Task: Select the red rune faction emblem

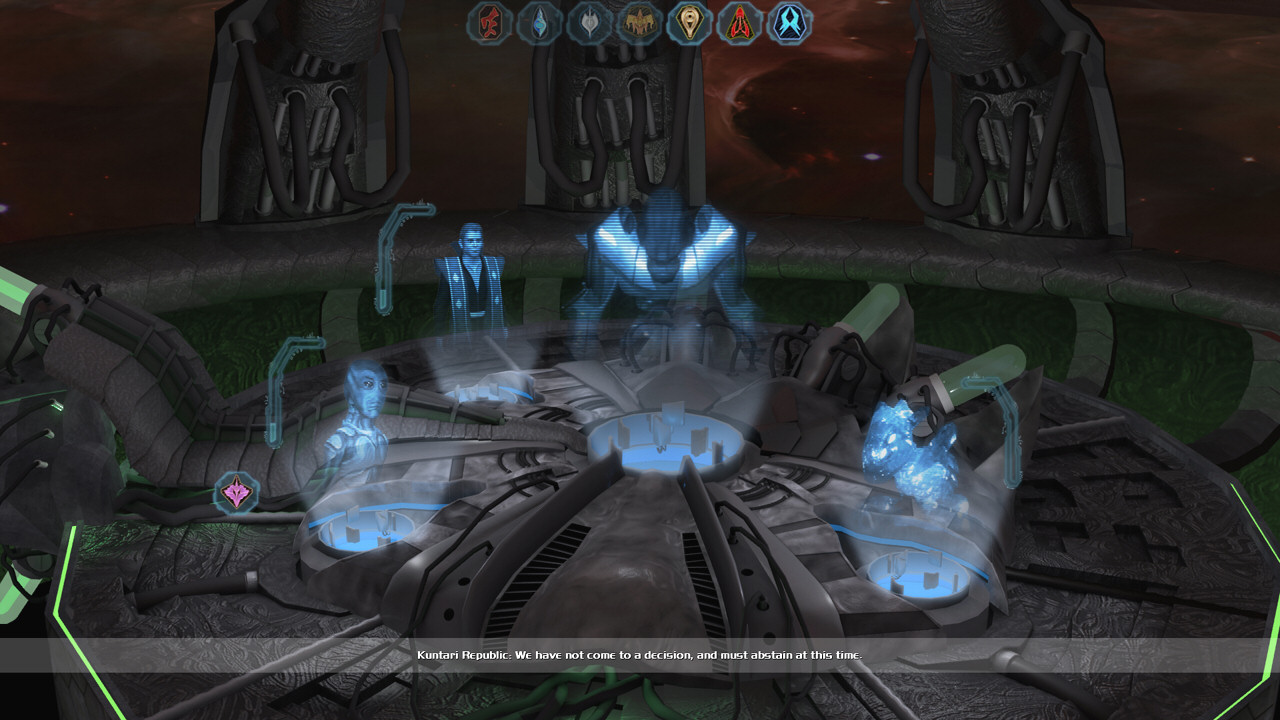Action: (x=490, y=22)
